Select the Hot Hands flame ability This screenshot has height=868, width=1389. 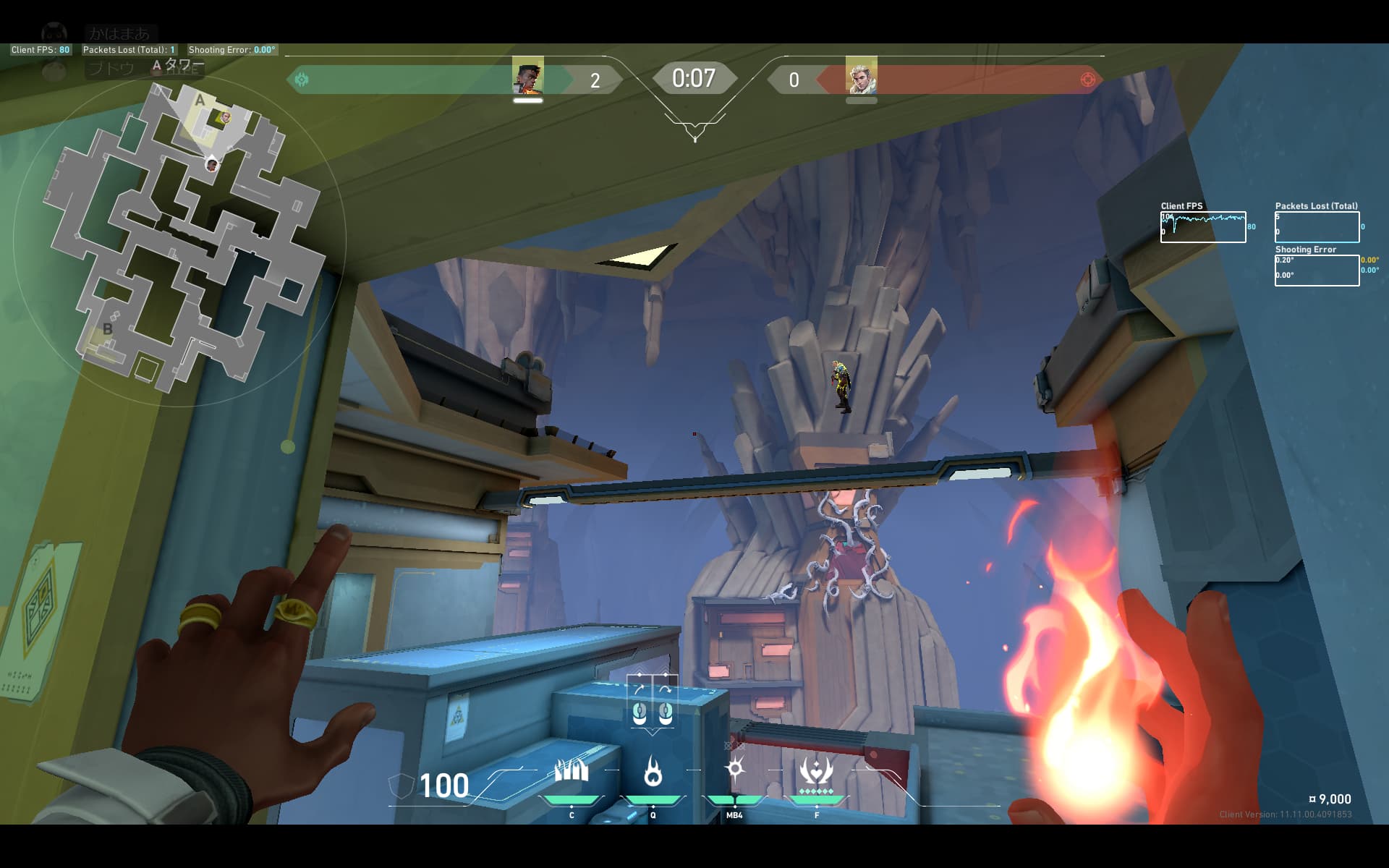click(653, 772)
